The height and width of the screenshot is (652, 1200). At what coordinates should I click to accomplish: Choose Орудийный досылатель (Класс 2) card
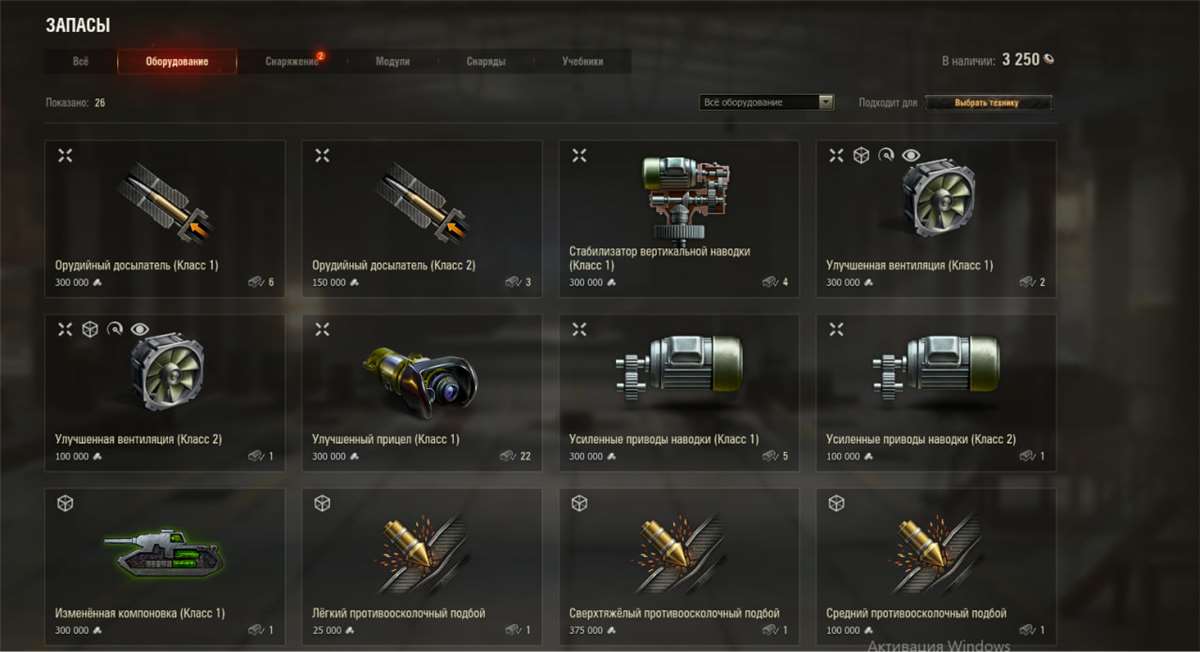422,219
